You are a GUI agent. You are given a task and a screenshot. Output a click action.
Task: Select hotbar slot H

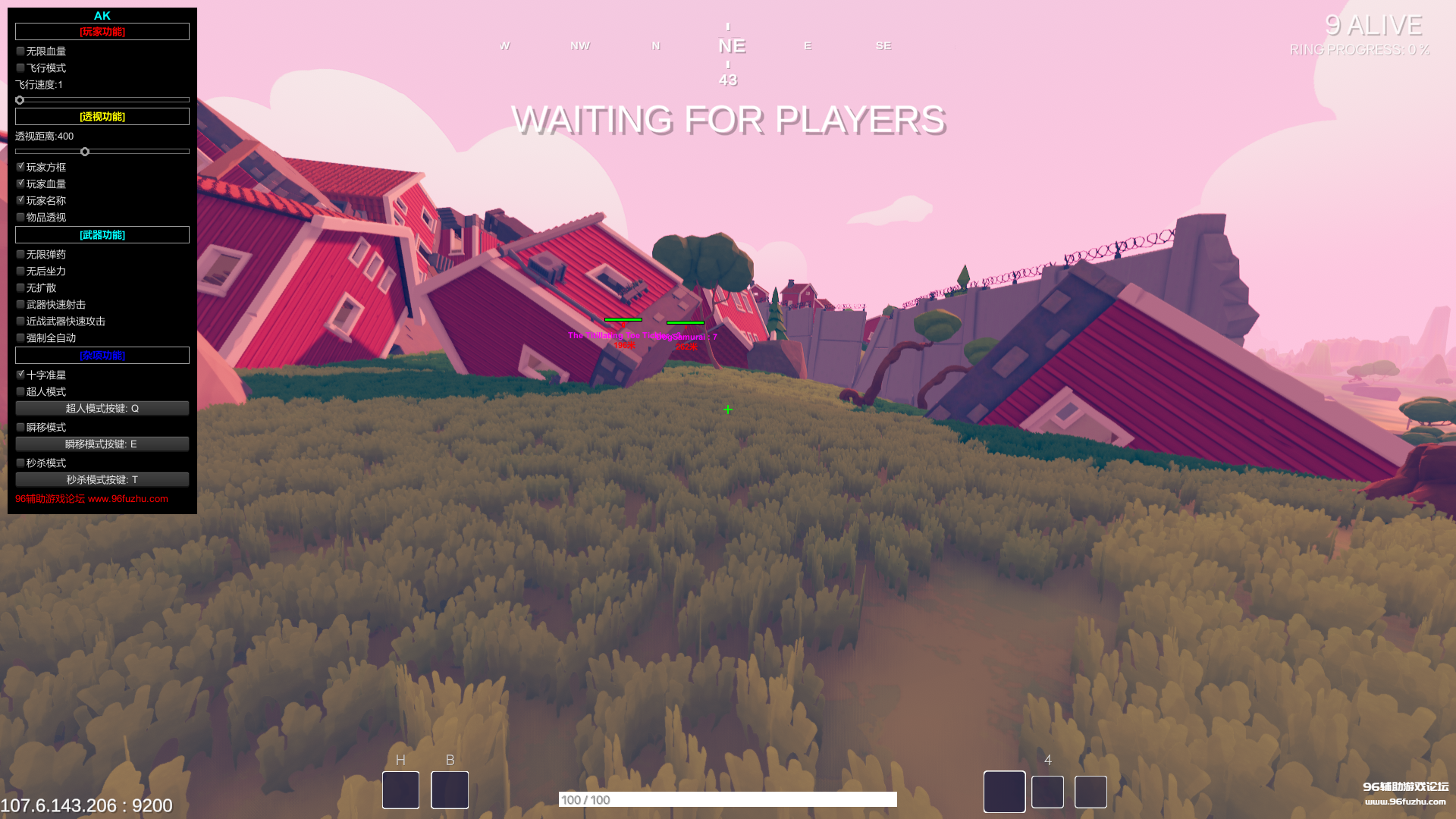(x=400, y=789)
